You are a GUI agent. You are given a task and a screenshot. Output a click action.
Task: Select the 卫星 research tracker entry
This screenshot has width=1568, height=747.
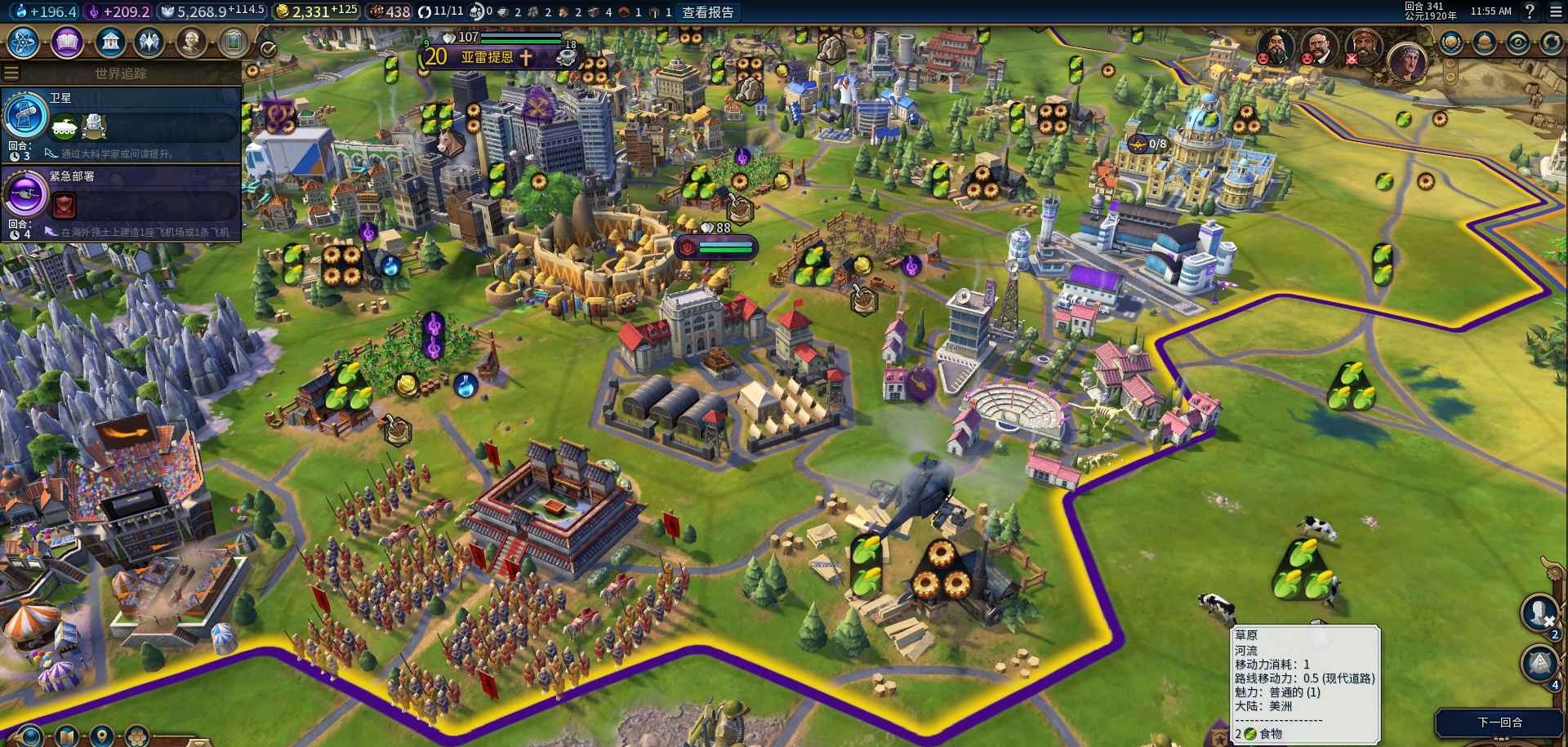tap(121, 124)
